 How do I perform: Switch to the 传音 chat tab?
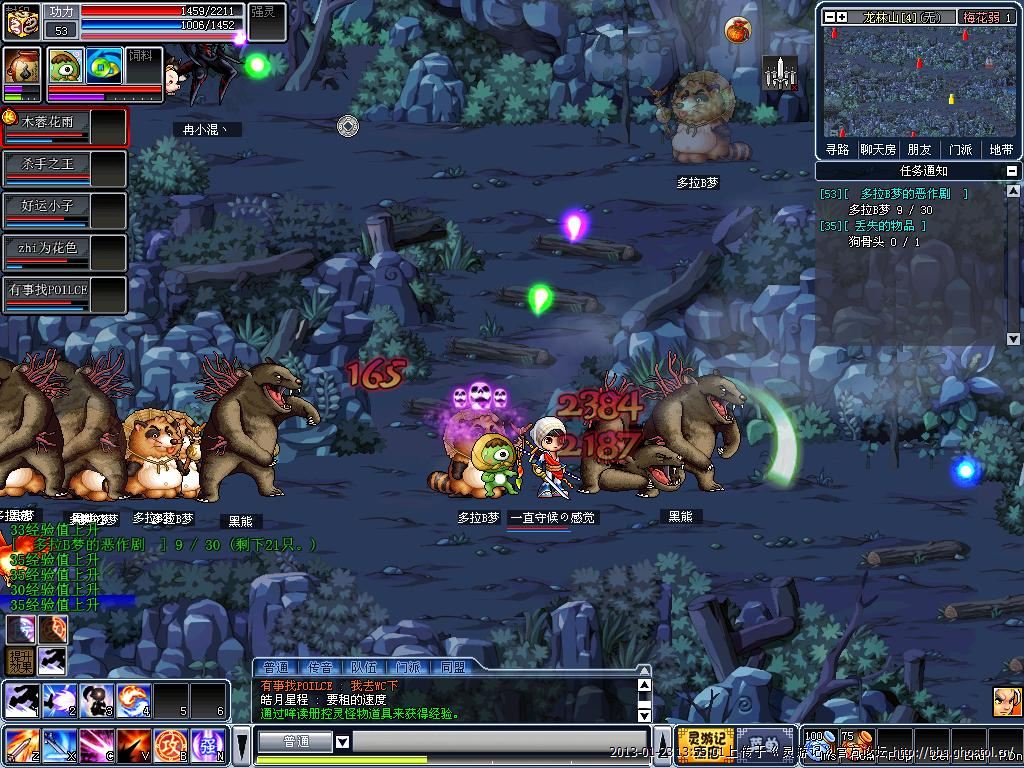pyautogui.click(x=320, y=667)
